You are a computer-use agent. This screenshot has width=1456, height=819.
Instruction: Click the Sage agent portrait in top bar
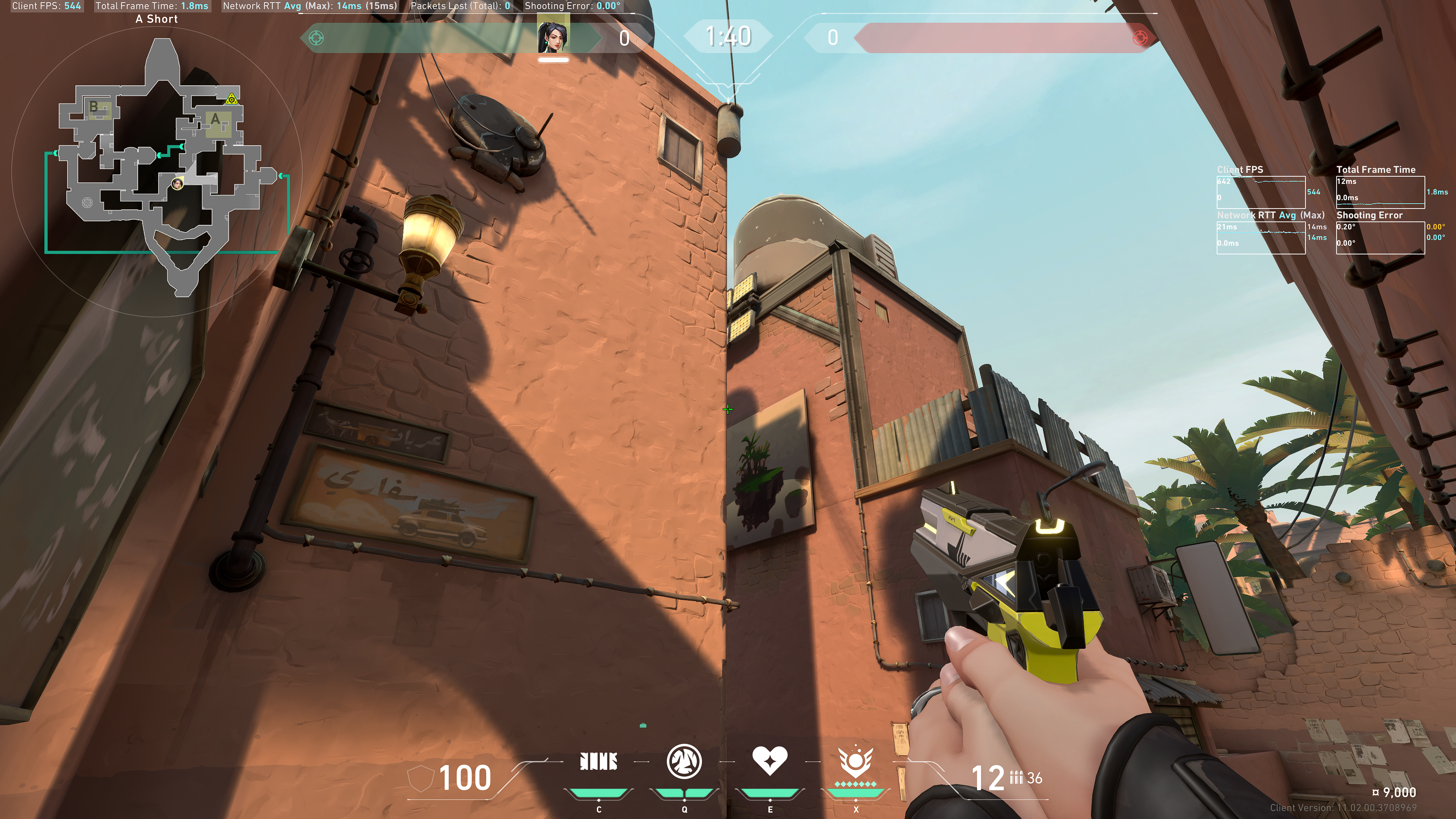pyautogui.click(x=553, y=35)
